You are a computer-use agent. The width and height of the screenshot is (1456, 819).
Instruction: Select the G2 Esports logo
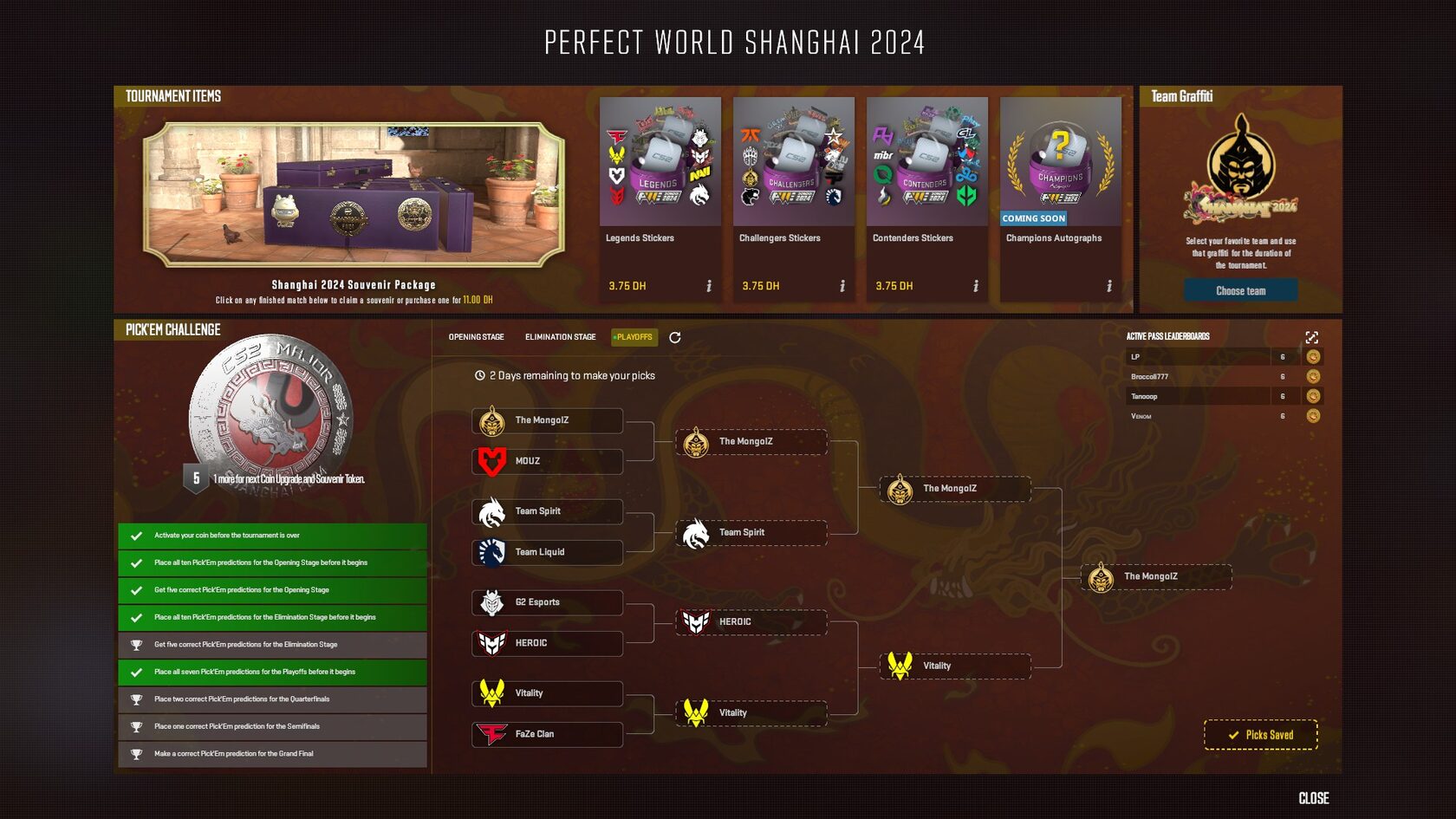tap(491, 602)
